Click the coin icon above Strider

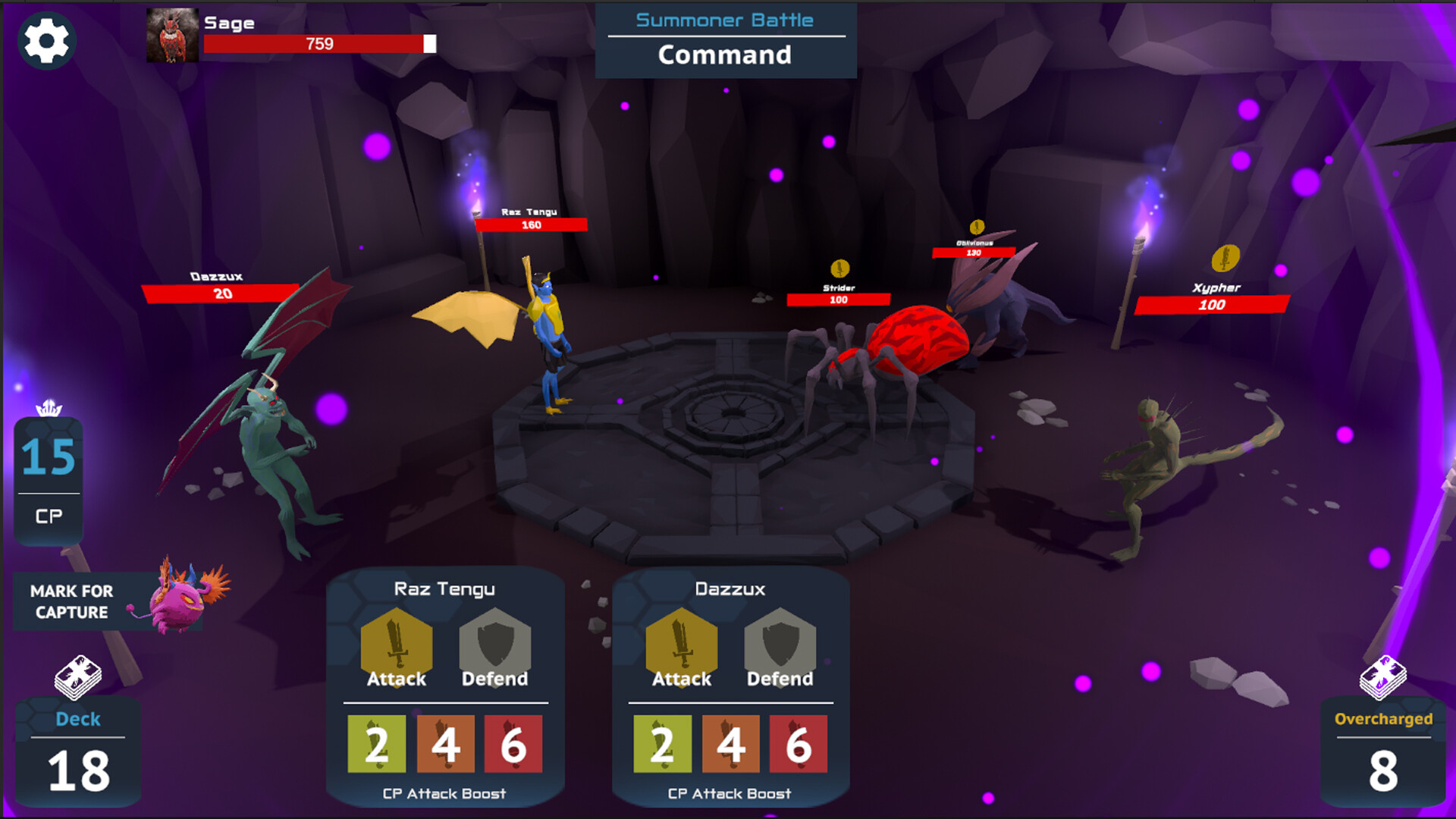pos(839,268)
